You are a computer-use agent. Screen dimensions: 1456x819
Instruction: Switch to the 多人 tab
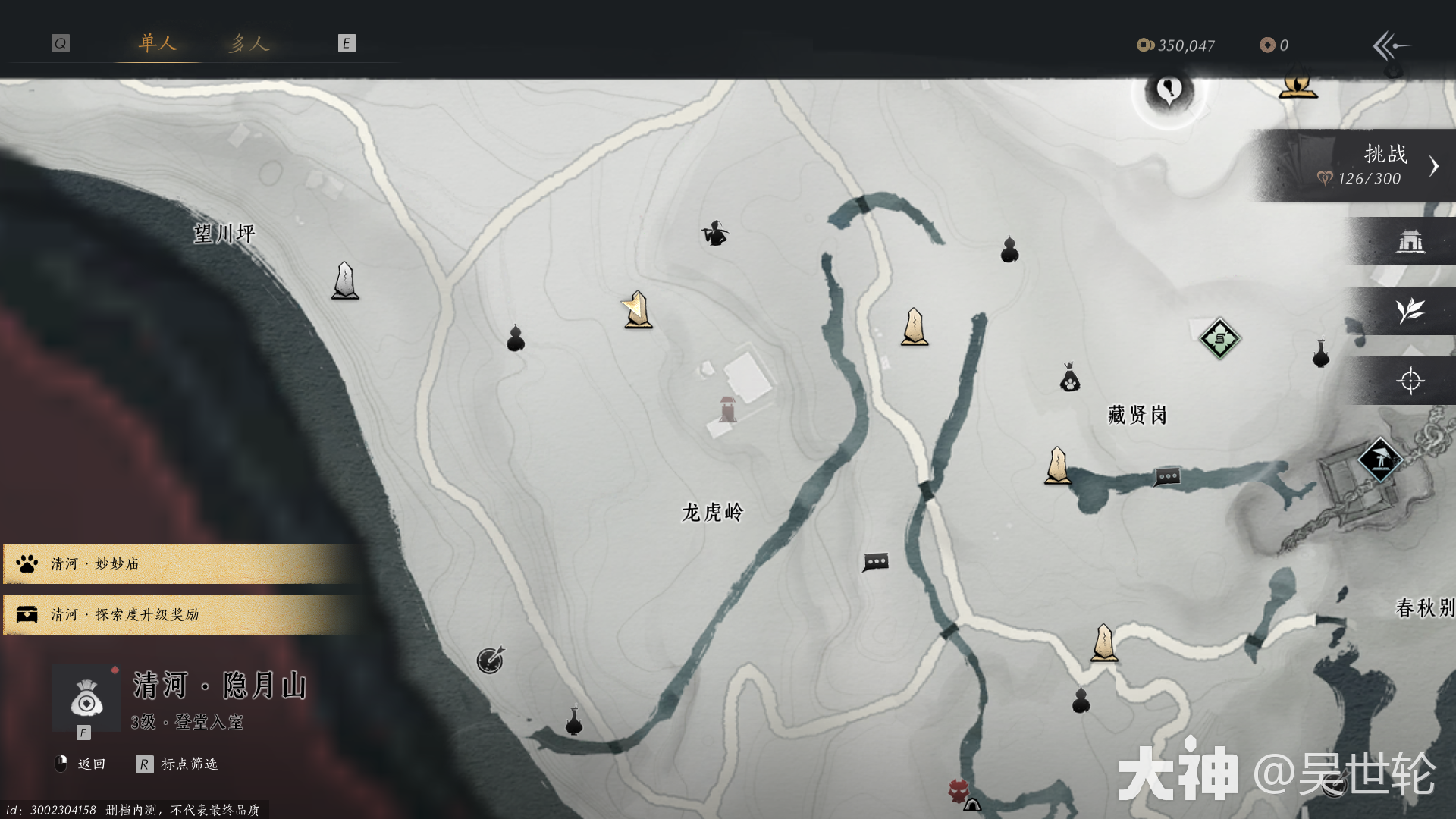[x=249, y=43]
